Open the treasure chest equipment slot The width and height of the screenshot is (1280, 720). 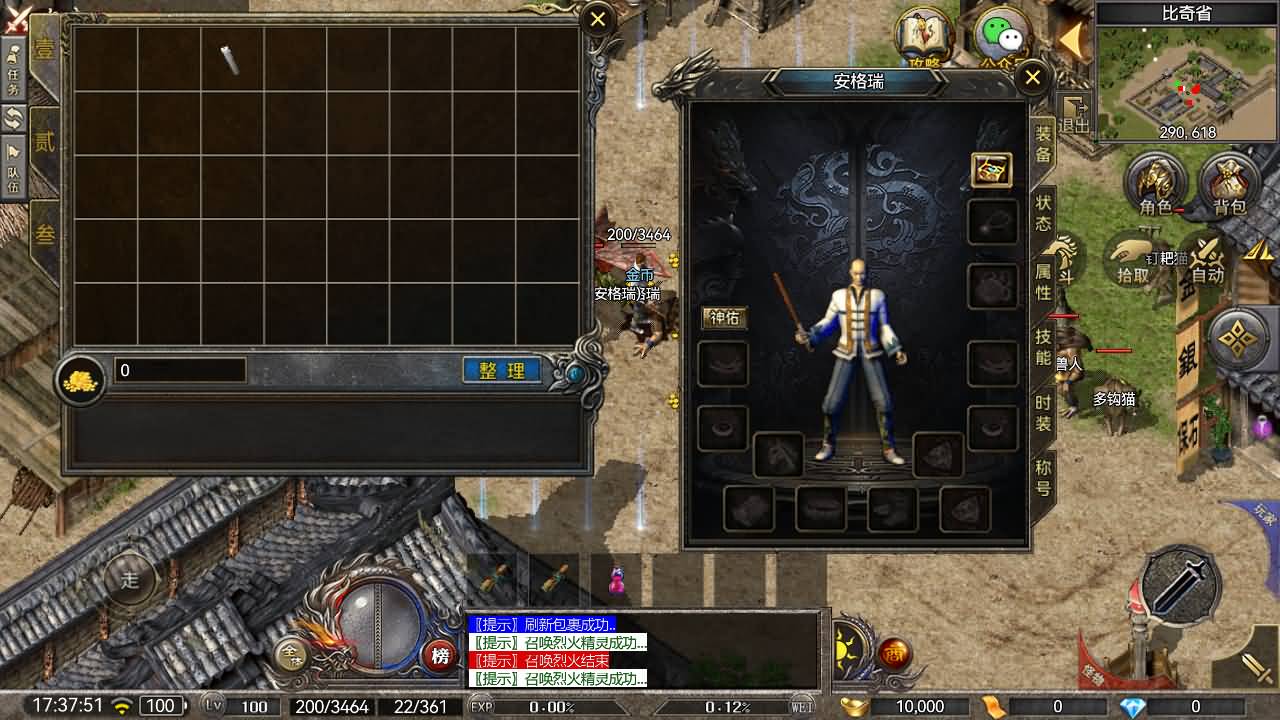991,171
